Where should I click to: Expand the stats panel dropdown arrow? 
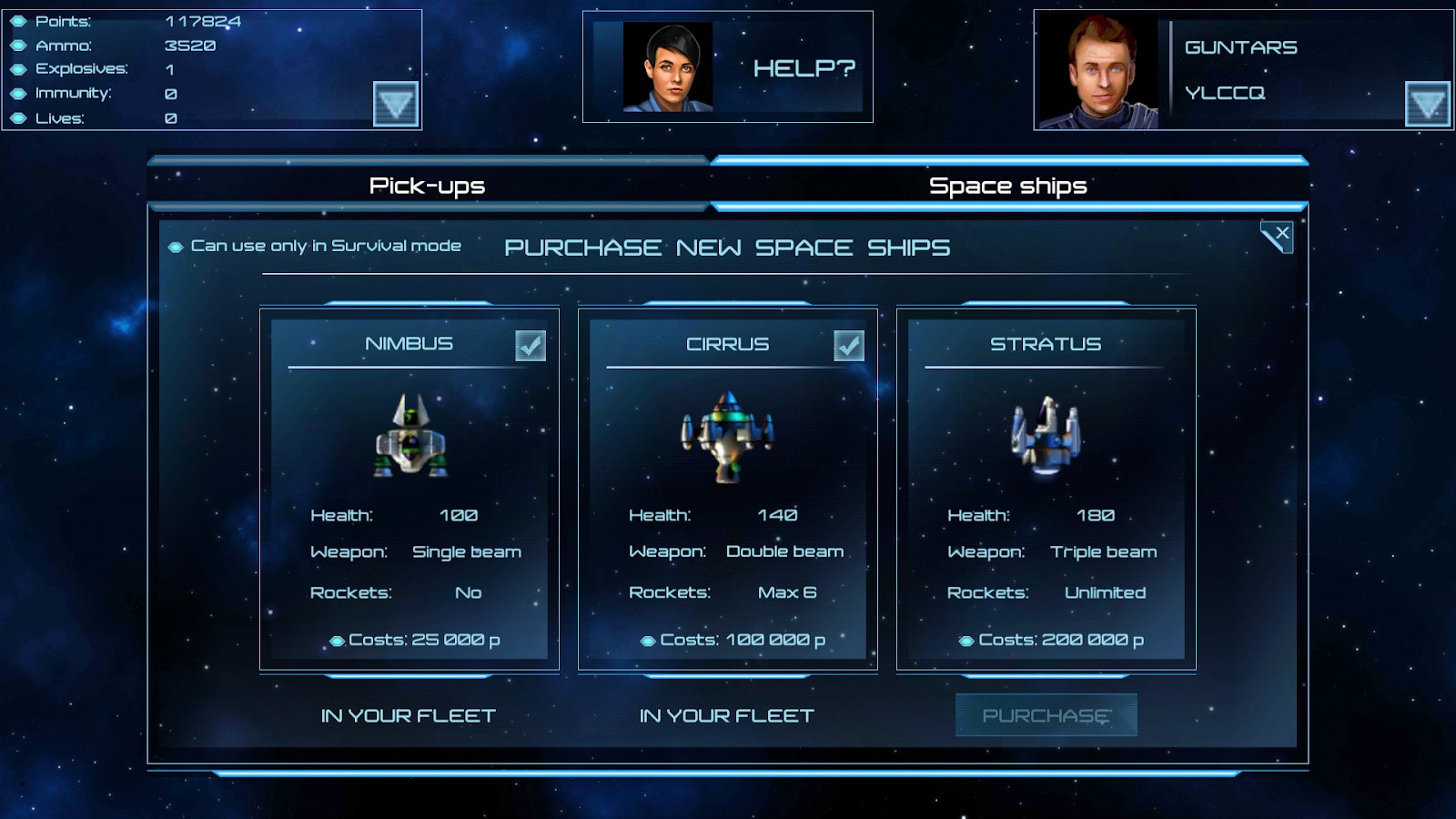click(x=396, y=104)
